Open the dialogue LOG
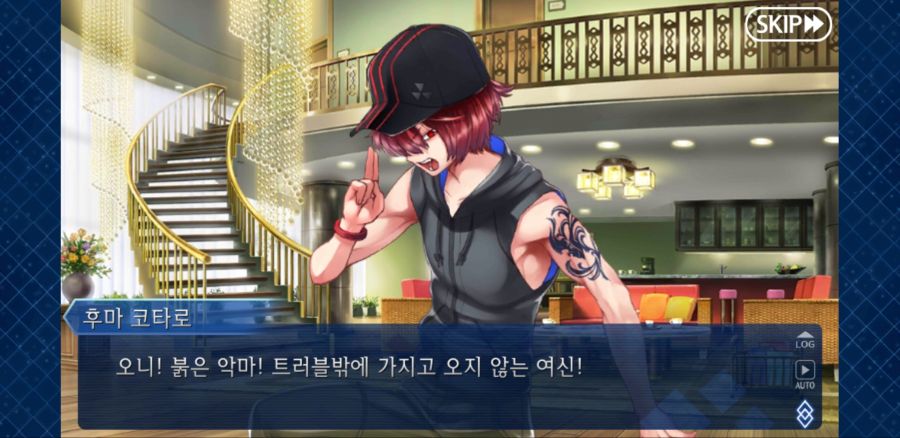This screenshot has width=900, height=438. (804, 339)
